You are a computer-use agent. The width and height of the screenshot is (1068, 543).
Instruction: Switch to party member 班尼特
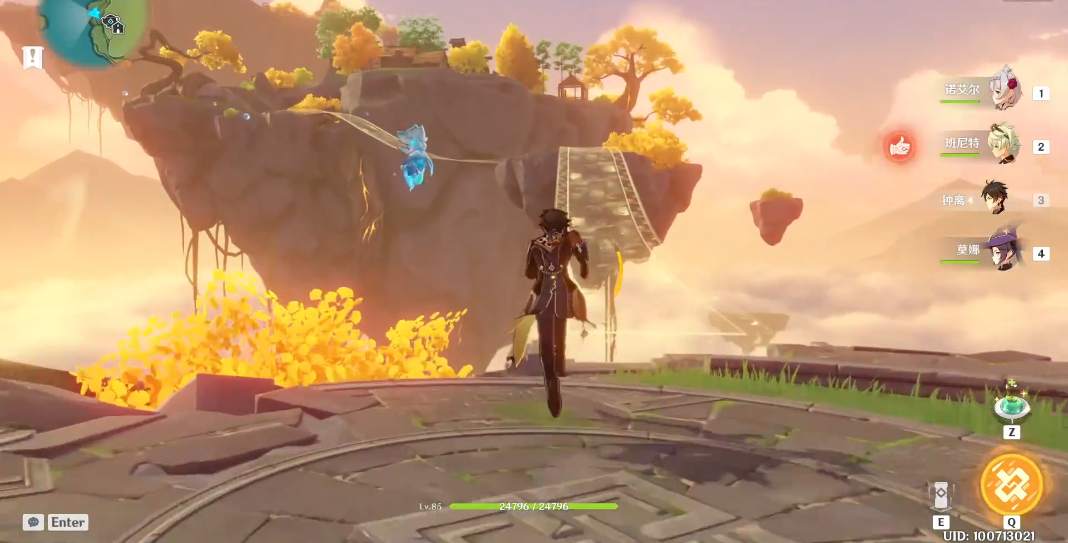tap(1003, 145)
